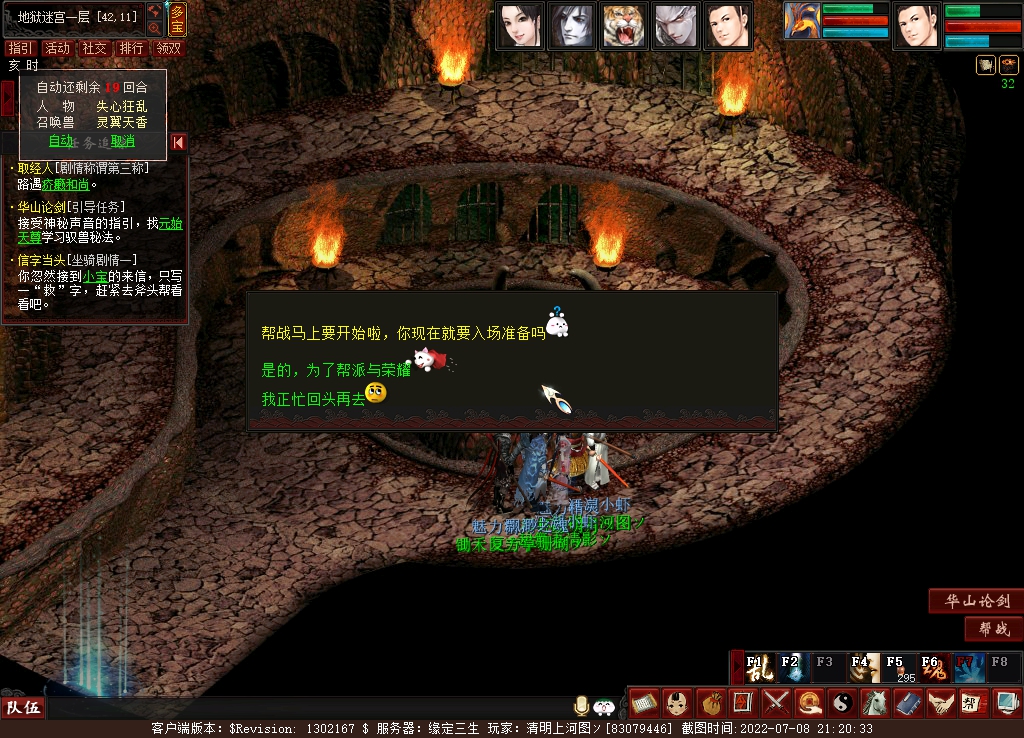The height and width of the screenshot is (738, 1024).
Task: Open the 社交 social tab
Action: (x=95, y=48)
